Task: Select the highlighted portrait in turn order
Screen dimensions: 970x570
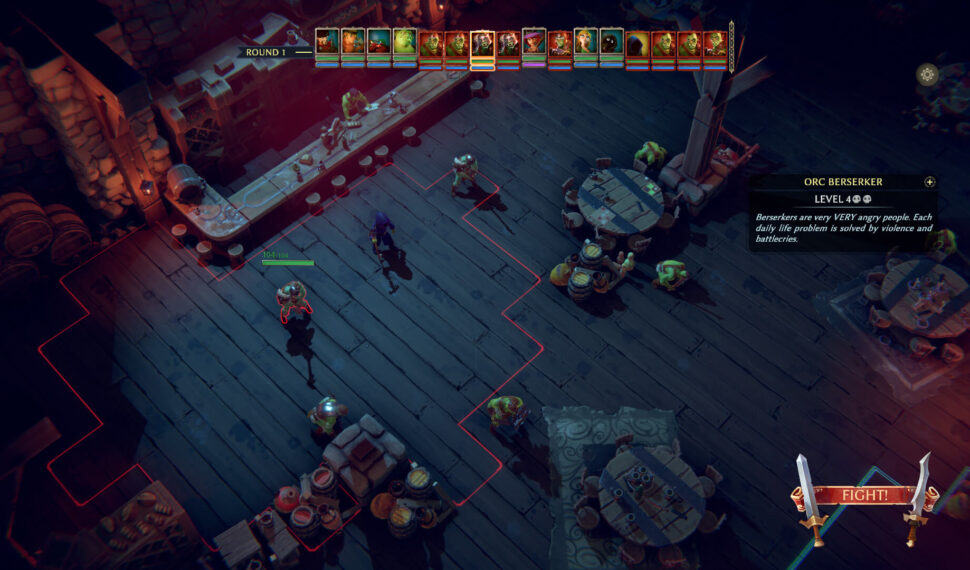Action: pyautogui.click(x=482, y=44)
